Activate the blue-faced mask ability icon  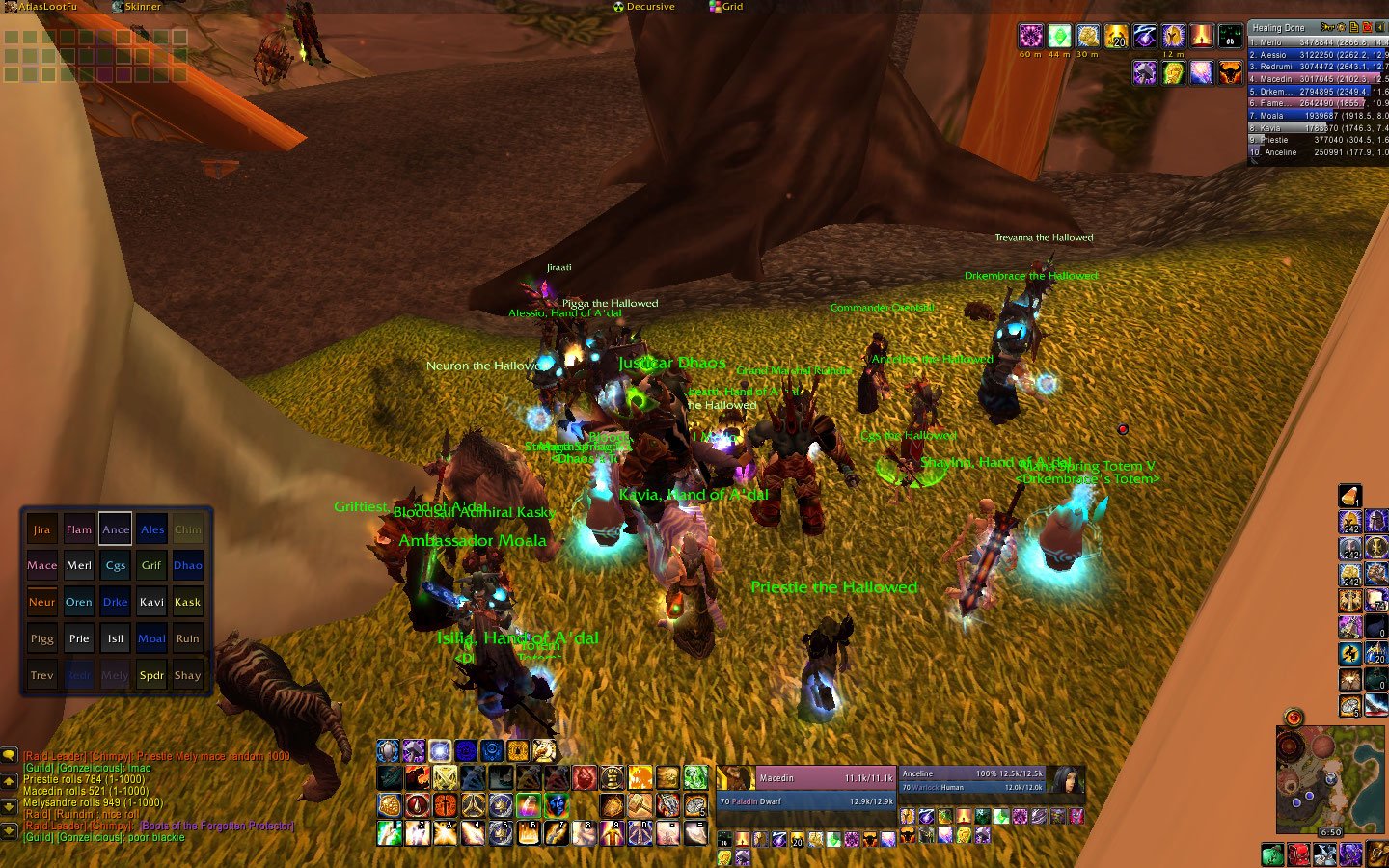click(556, 804)
